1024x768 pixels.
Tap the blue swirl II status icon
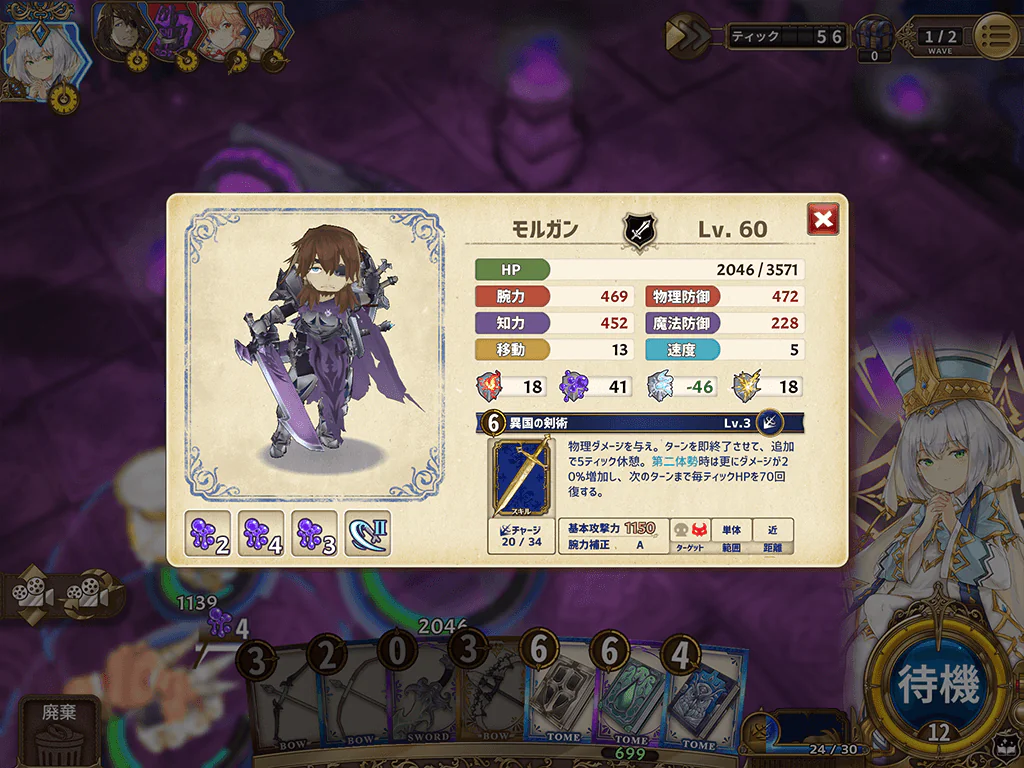(367, 534)
